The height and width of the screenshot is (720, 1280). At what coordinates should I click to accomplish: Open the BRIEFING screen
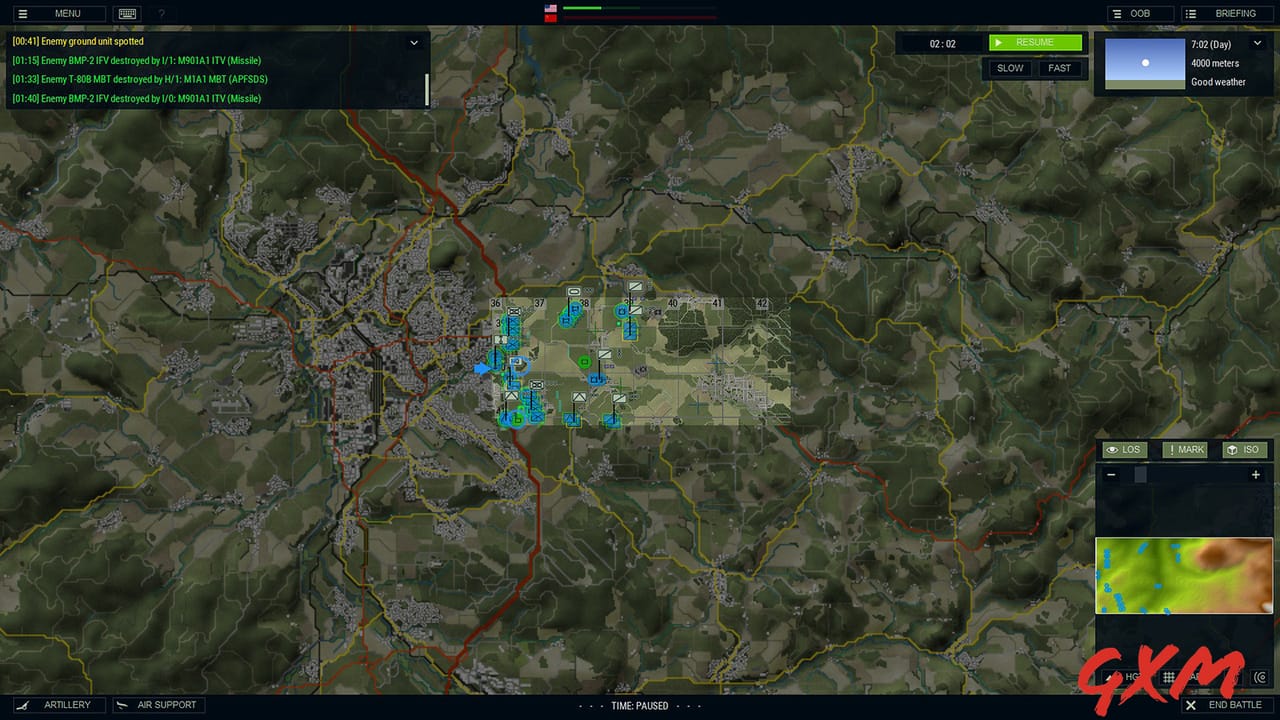click(x=1228, y=13)
